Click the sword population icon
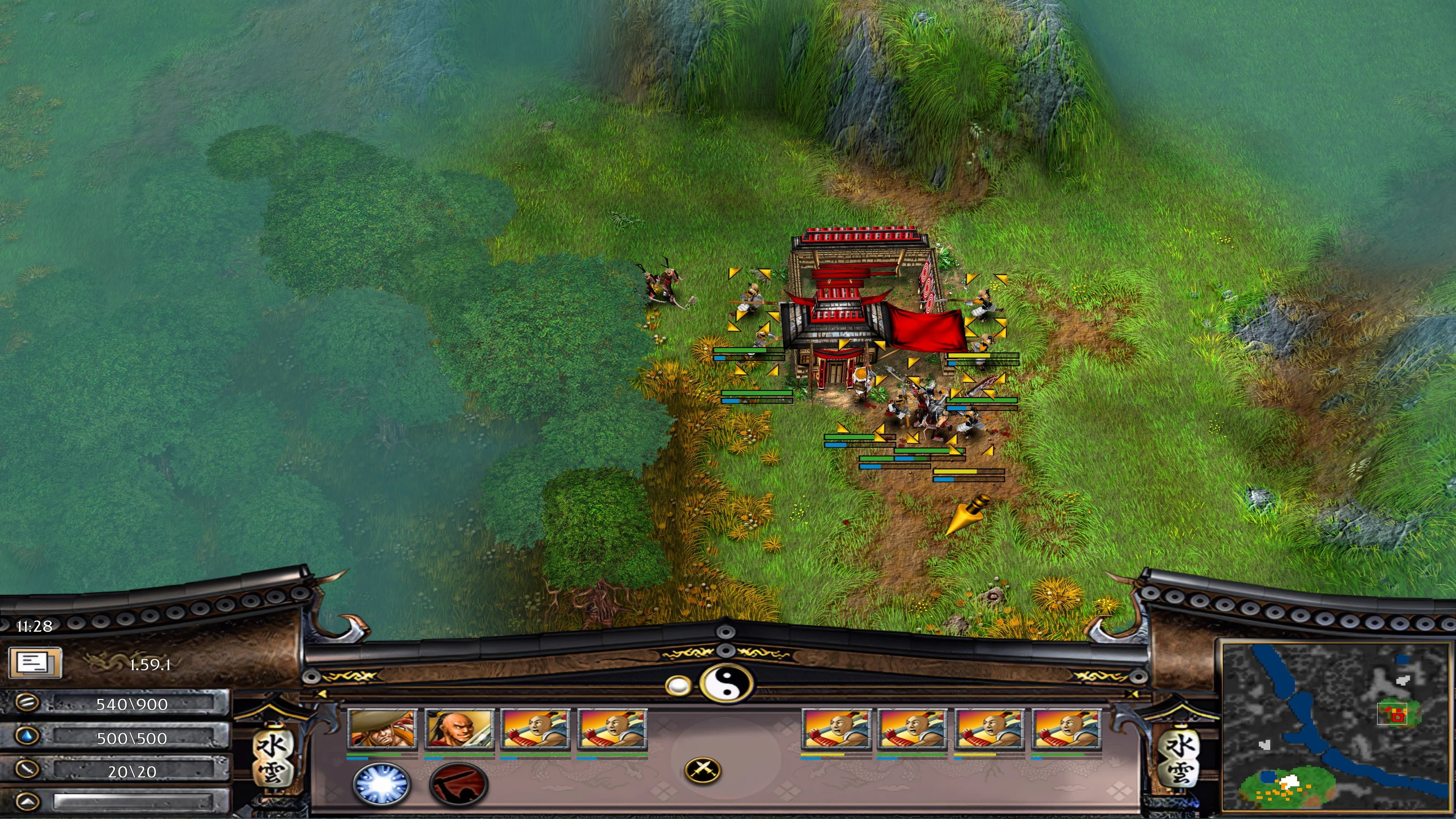Viewport: 1456px width, 819px height. (27, 769)
